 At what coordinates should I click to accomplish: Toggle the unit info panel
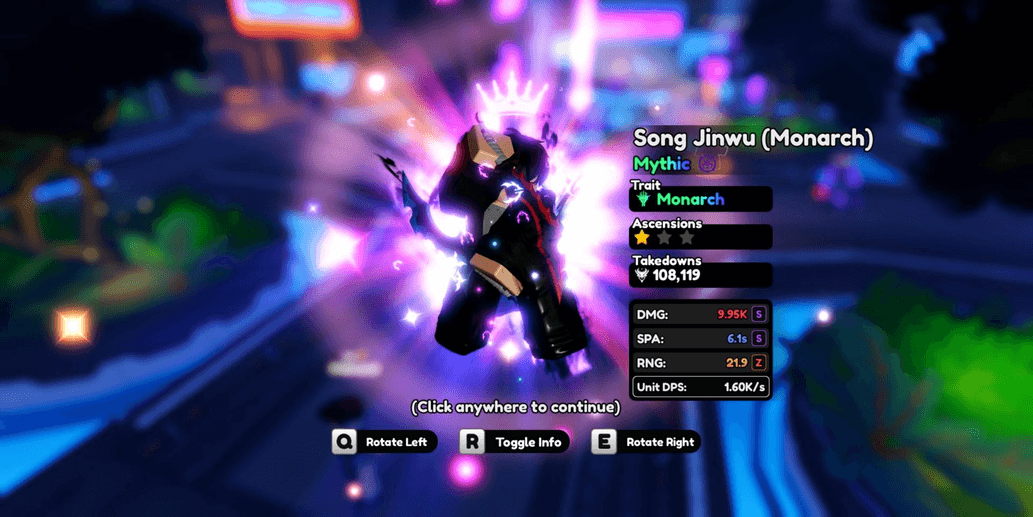pyautogui.click(x=516, y=442)
